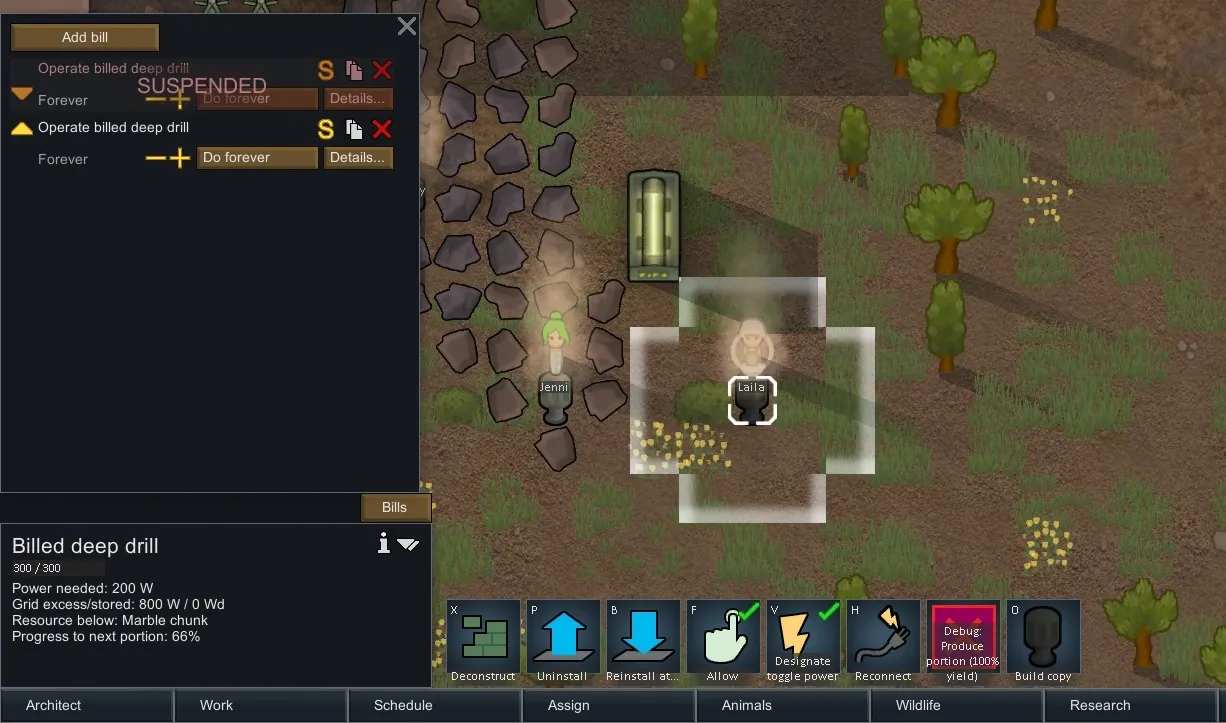The image size is (1226, 723).
Task: Suspend the active deep drill bill
Action: [x=326, y=129]
